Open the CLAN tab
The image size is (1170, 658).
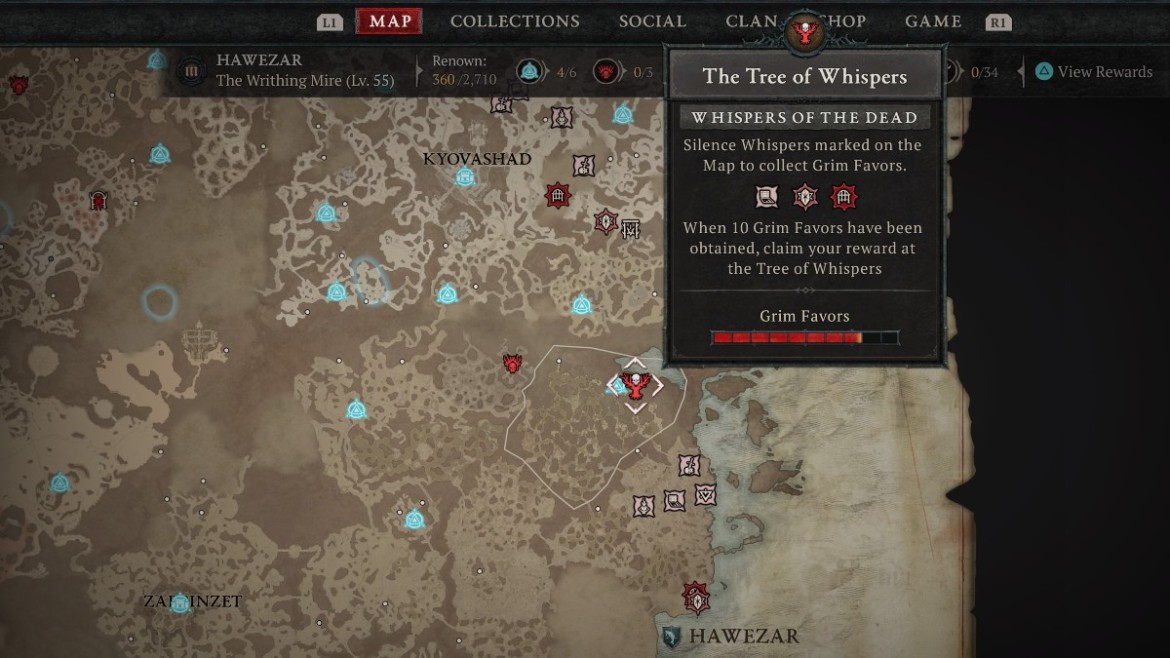(x=752, y=22)
